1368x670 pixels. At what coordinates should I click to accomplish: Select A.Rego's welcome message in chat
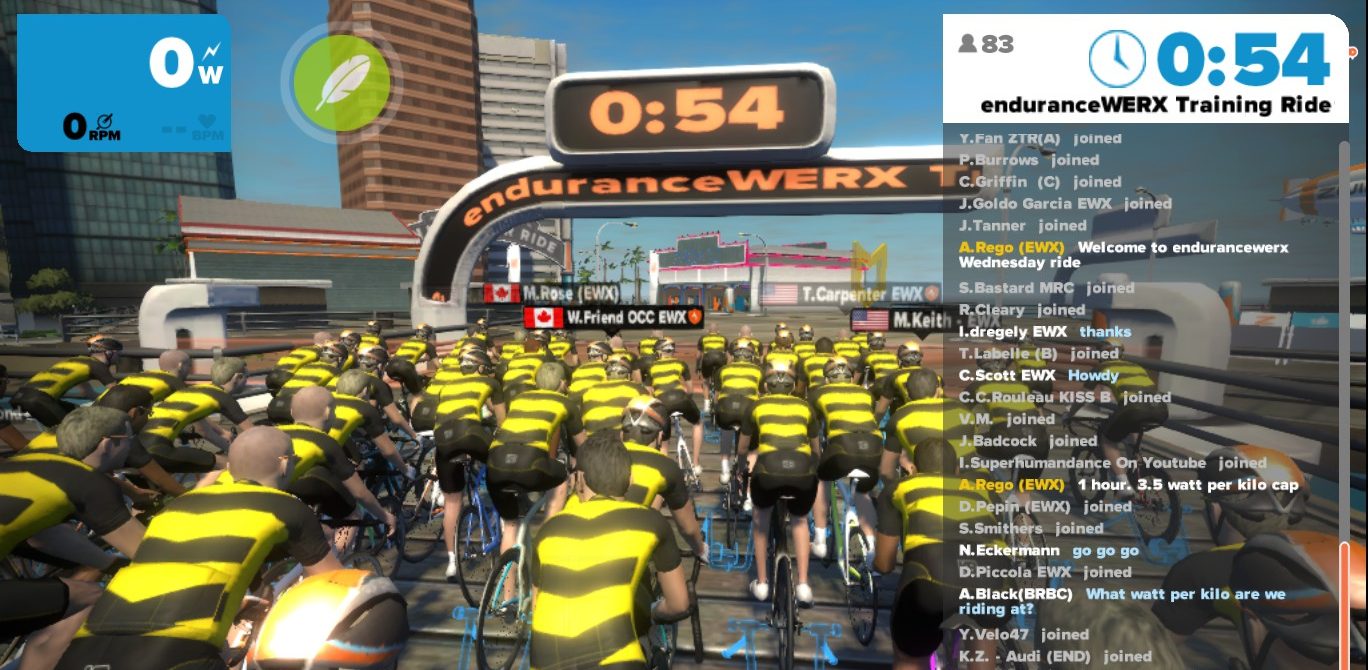(1124, 255)
